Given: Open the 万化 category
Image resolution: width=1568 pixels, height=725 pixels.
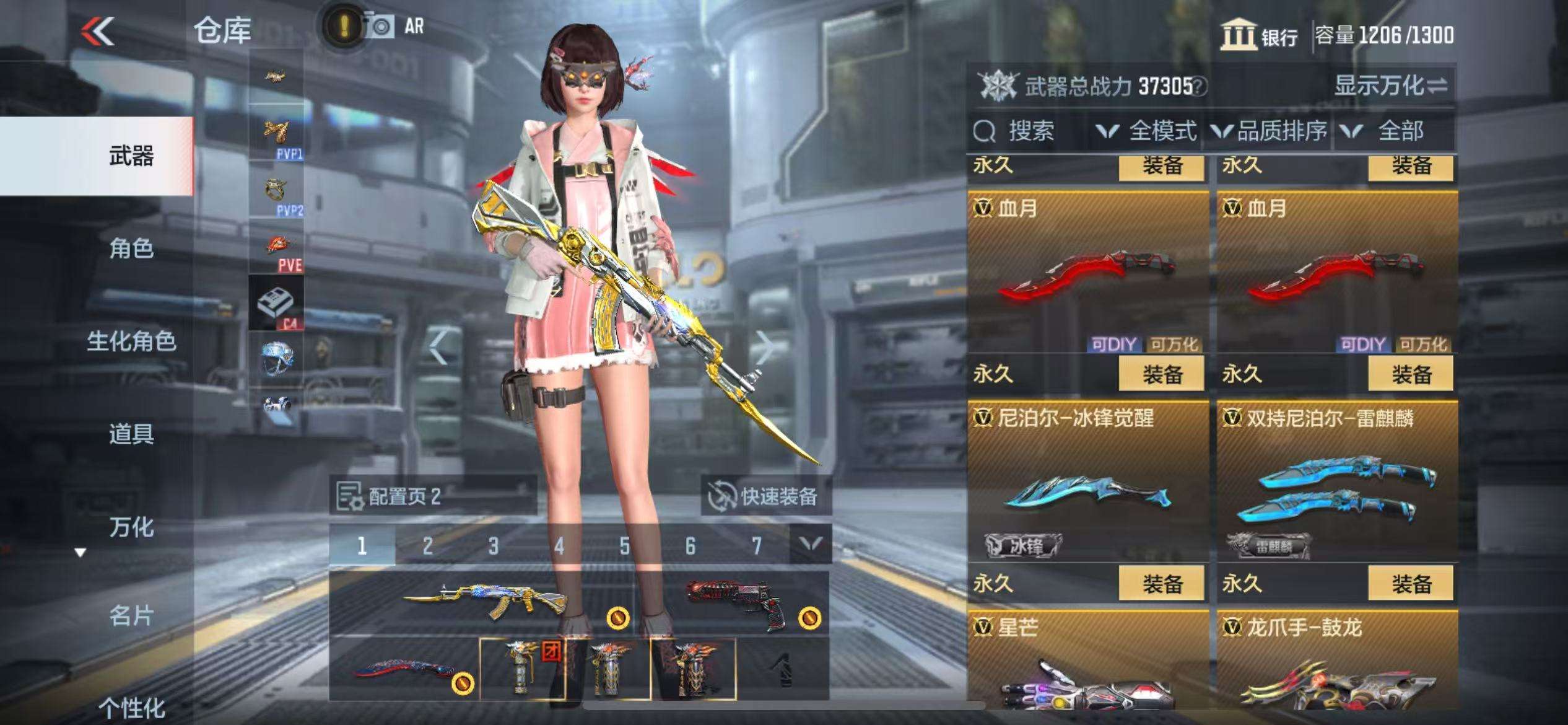Looking at the screenshot, I should (131, 527).
